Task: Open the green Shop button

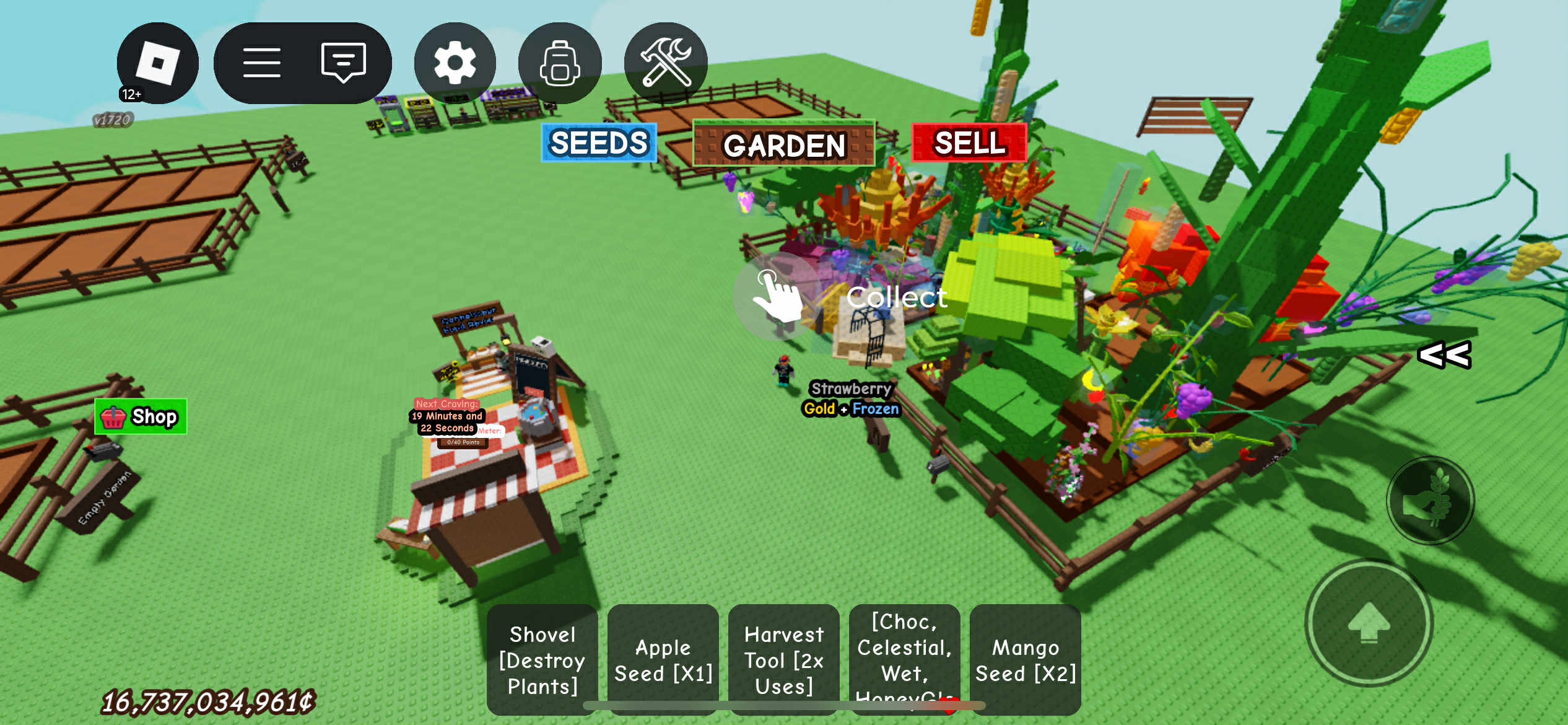Action: tap(141, 416)
